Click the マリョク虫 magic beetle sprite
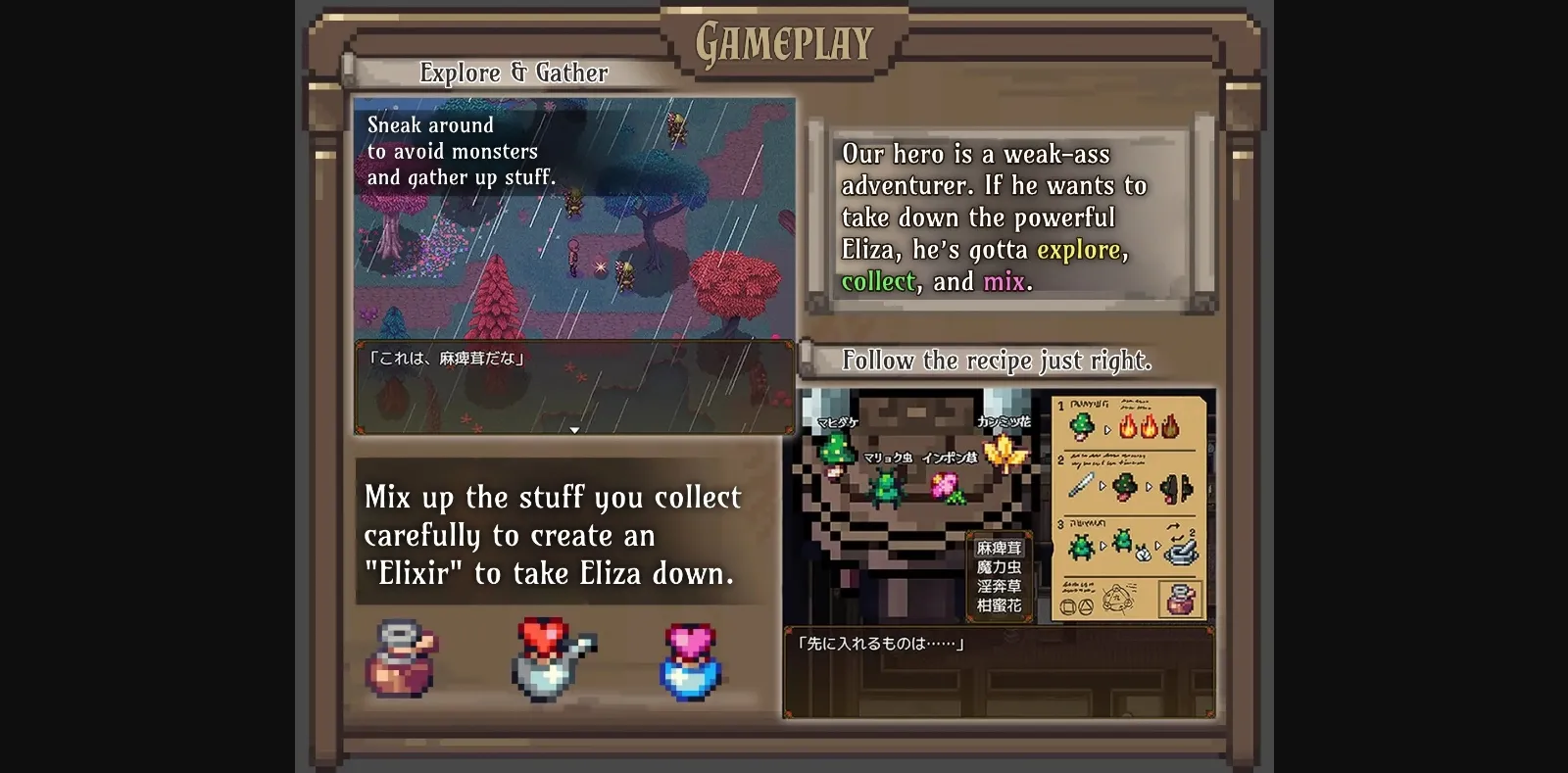This screenshot has width=1568, height=773. pos(886,487)
